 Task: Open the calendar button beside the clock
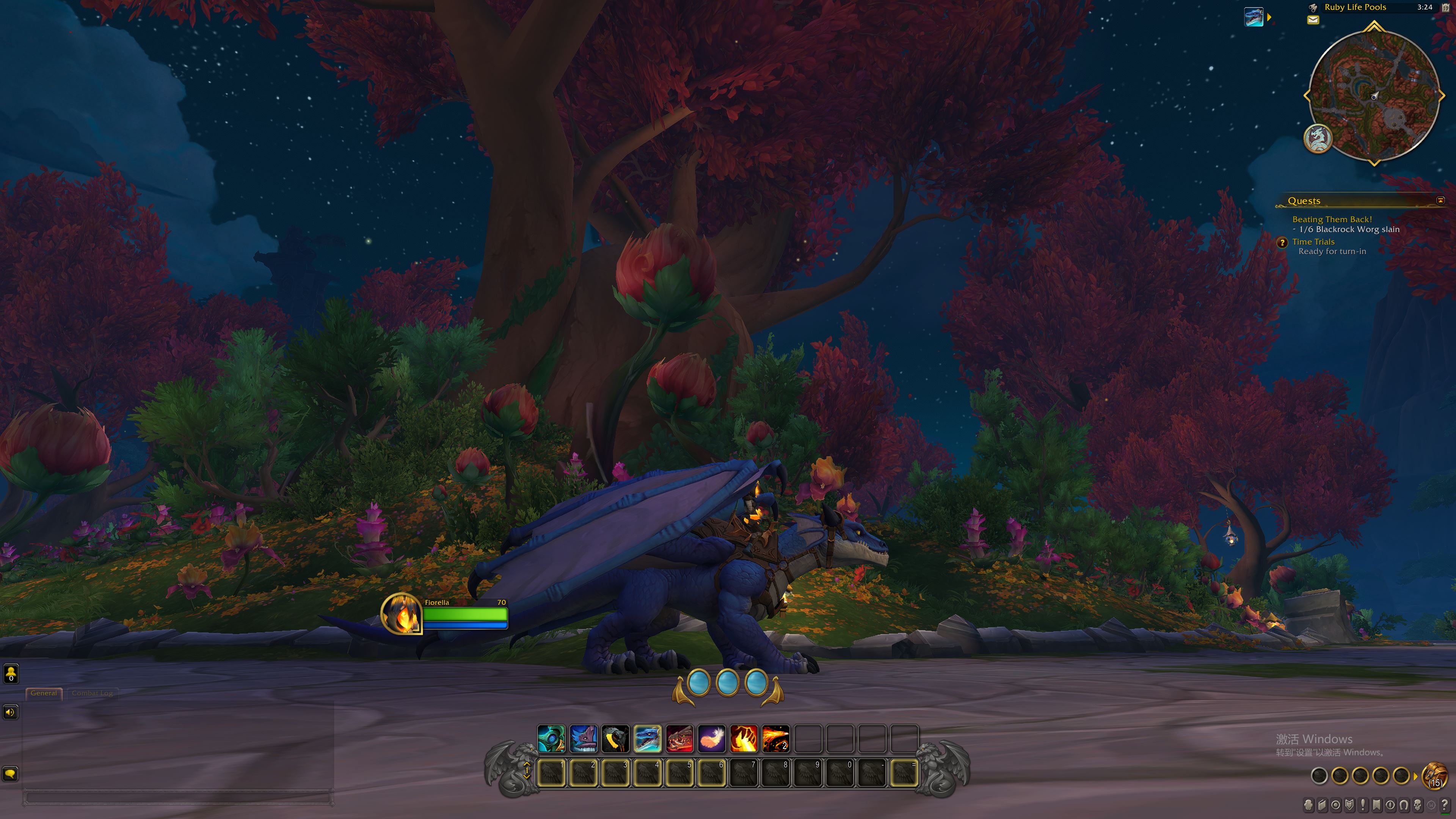click(x=1445, y=7)
